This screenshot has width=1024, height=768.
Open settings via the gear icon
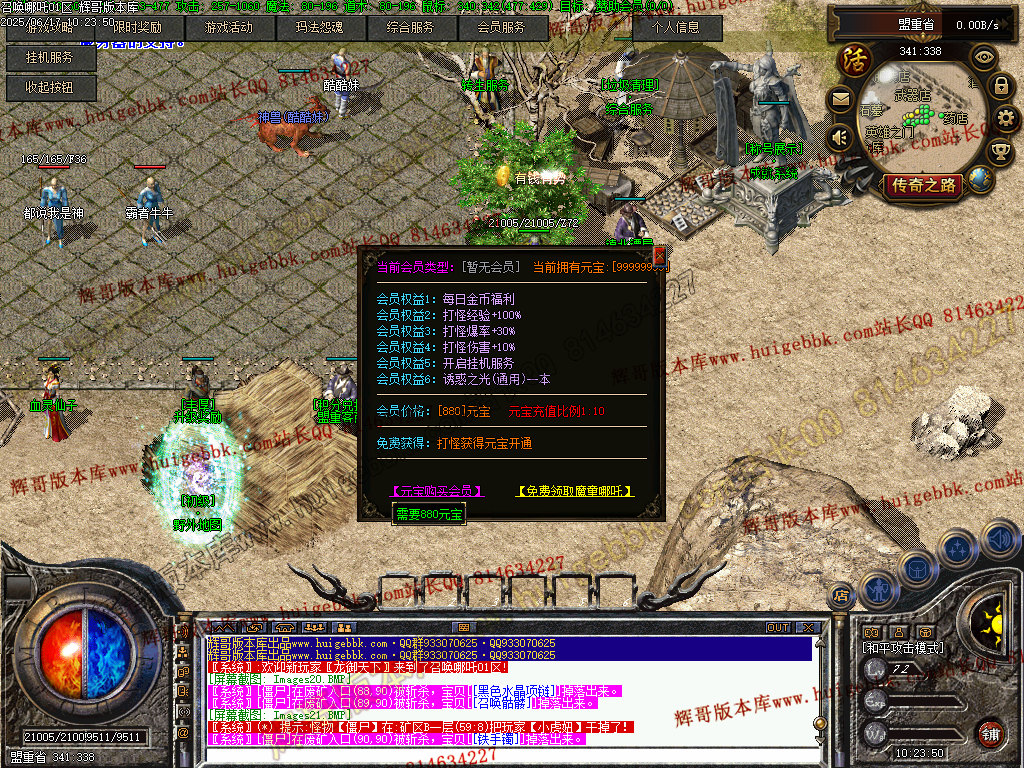pos(1006,118)
